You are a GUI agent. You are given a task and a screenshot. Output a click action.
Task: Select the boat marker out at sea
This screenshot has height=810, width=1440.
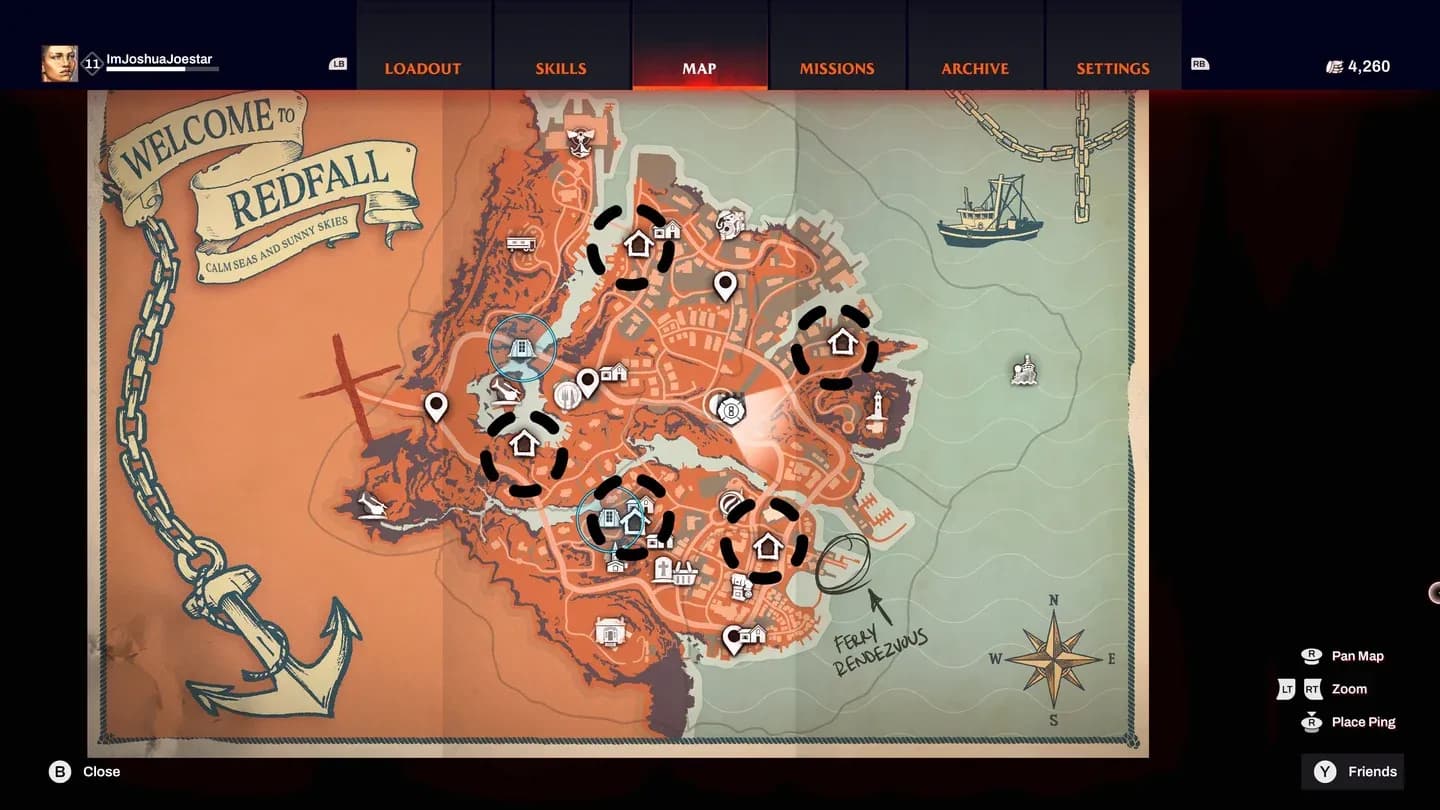point(1024,371)
